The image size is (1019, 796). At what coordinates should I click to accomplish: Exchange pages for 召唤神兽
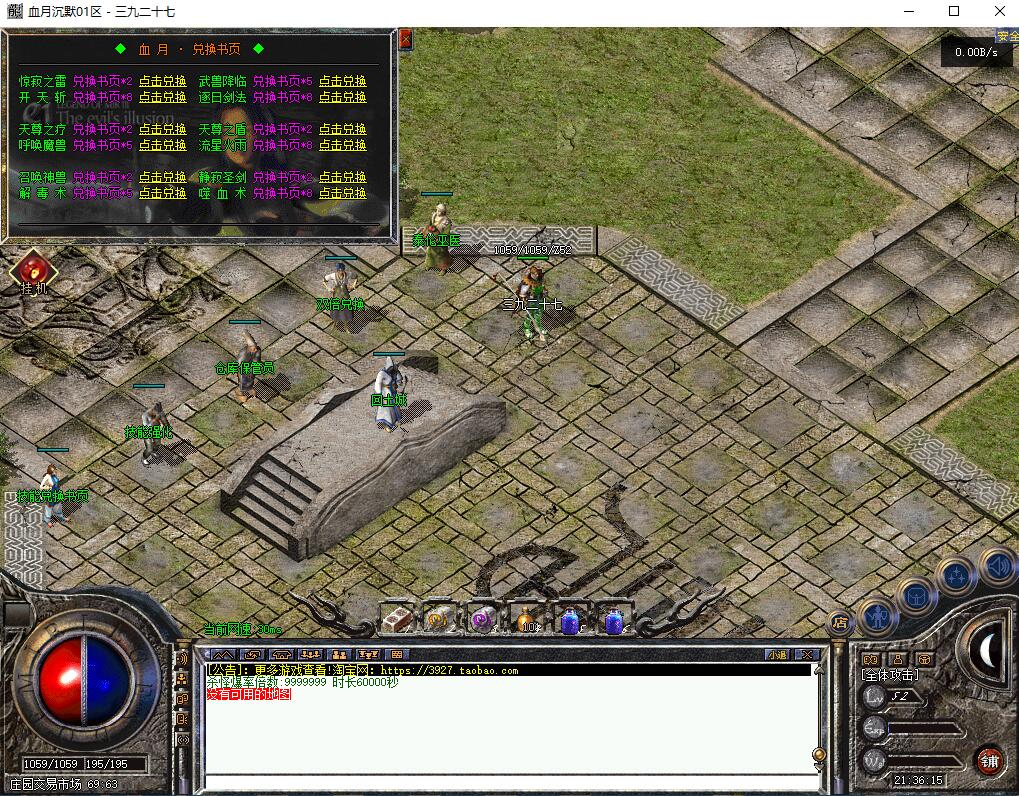tap(162, 177)
